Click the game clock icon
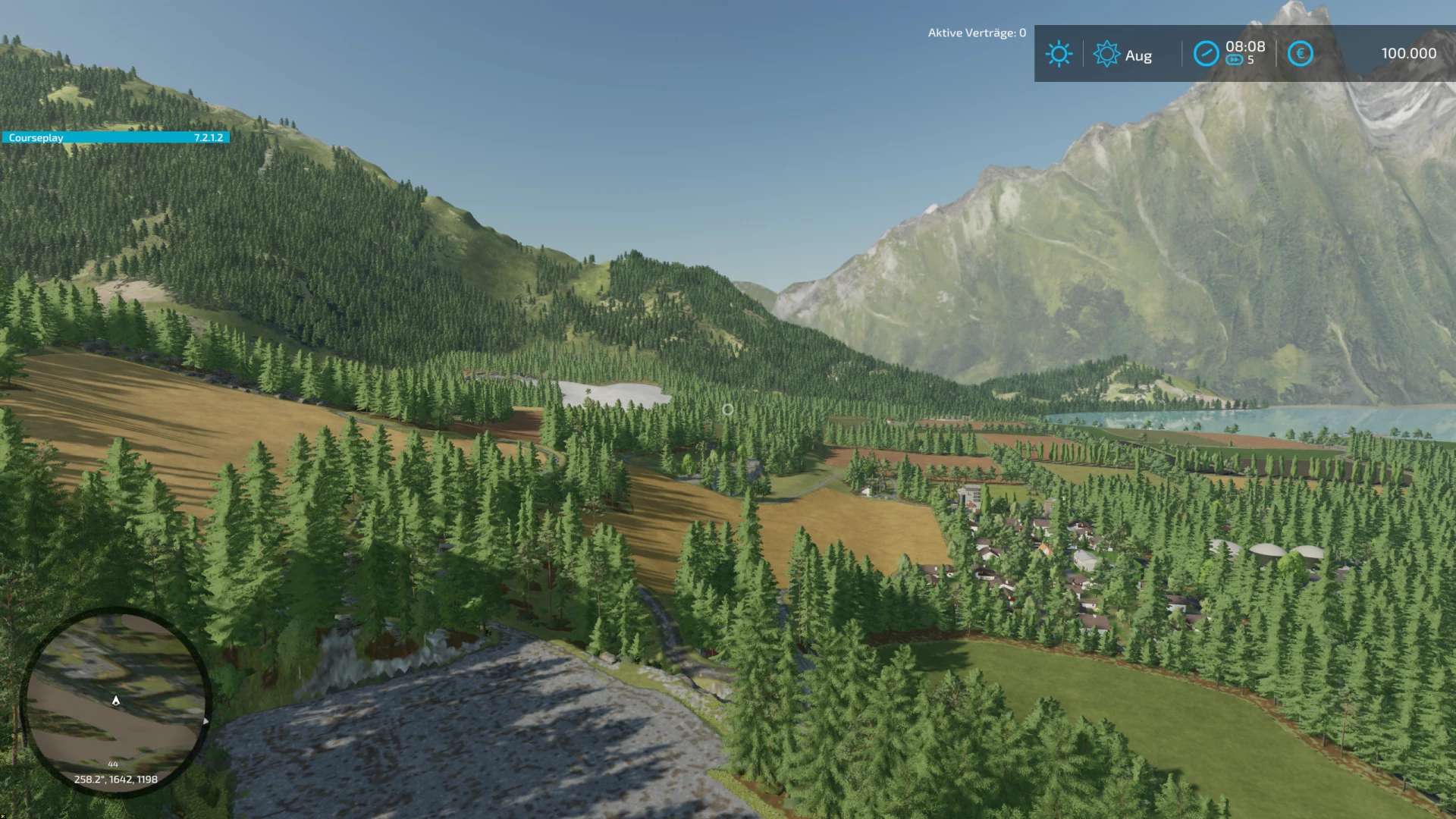This screenshot has width=1456, height=819. click(x=1206, y=54)
